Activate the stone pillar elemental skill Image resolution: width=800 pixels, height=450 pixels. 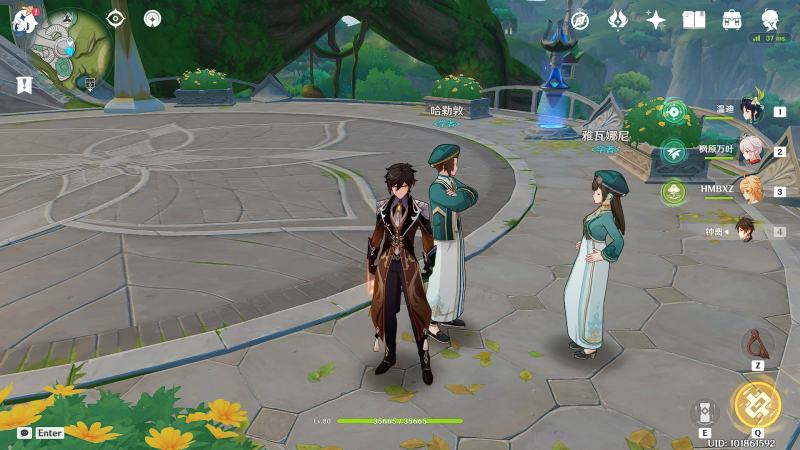(704, 413)
